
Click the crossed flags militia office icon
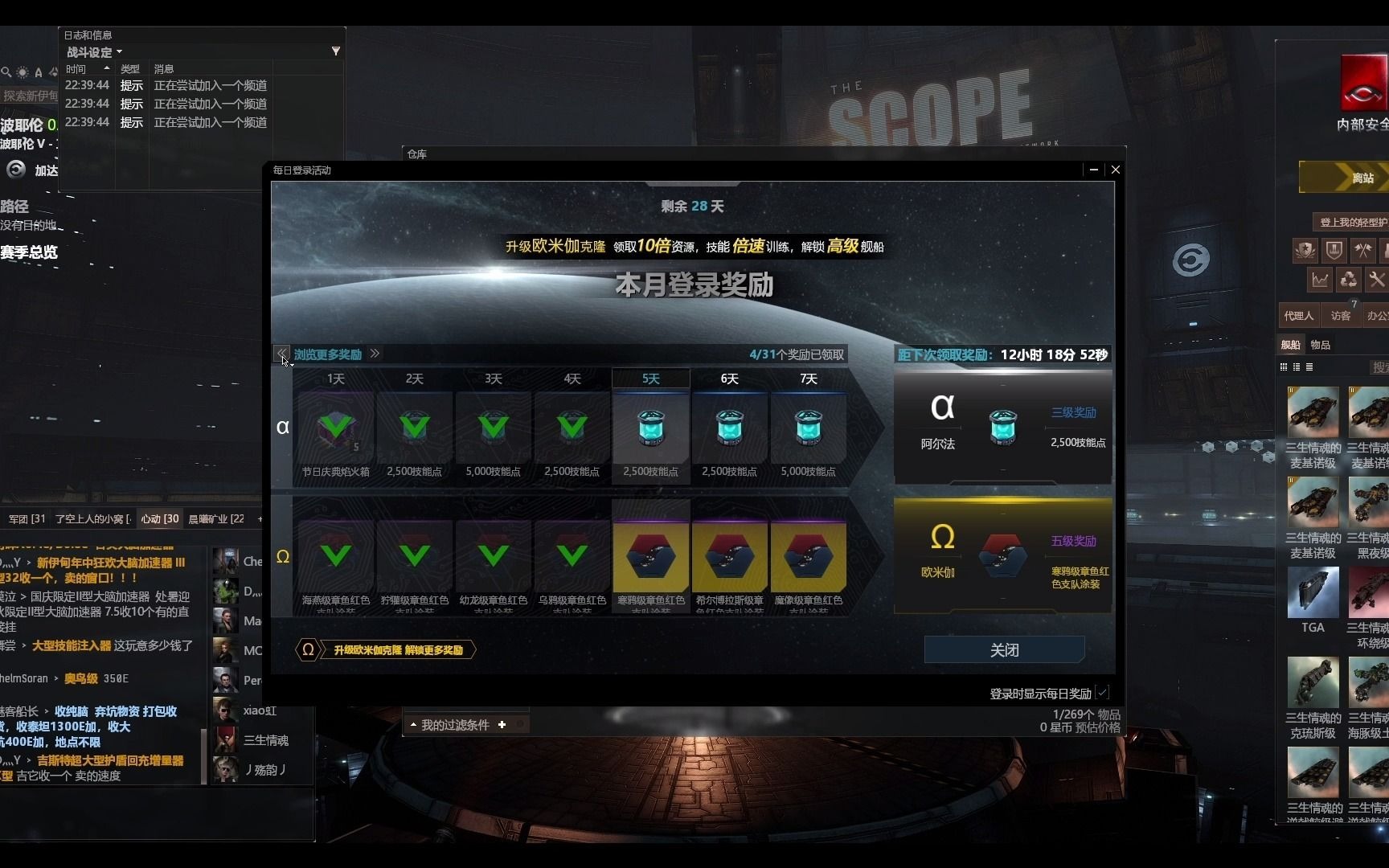1363,250
